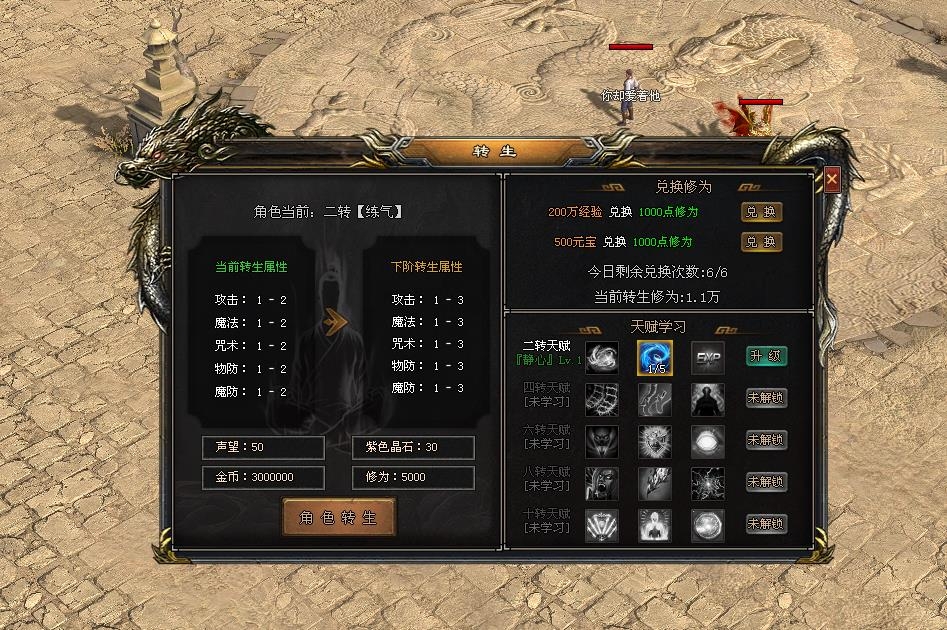Upgrade the 二转天赋 talent with 升级

pyautogui.click(x=767, y=356)
